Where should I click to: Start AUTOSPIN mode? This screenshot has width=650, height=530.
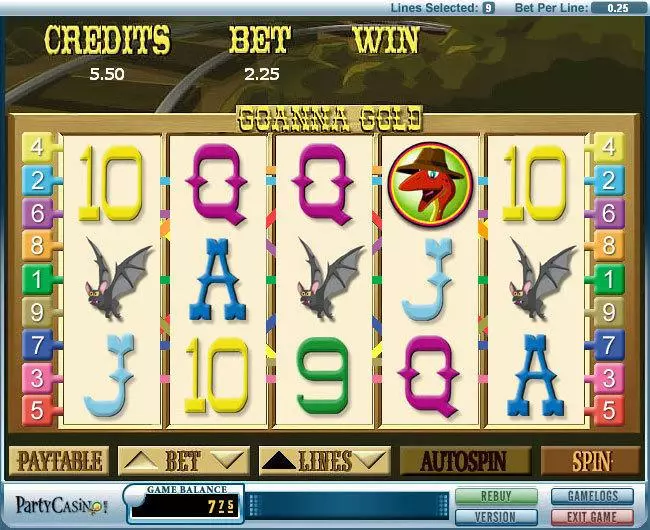click(461, 461)
